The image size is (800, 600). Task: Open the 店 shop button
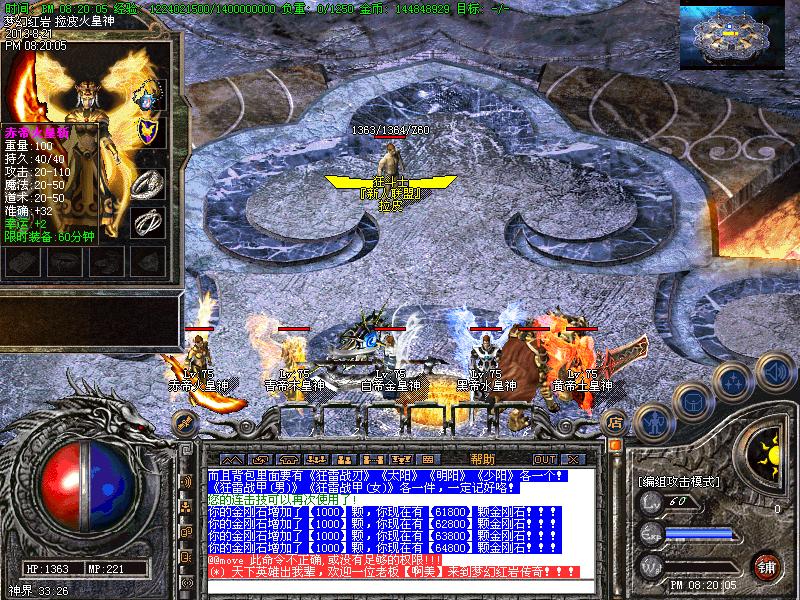(x=616, y=421)
